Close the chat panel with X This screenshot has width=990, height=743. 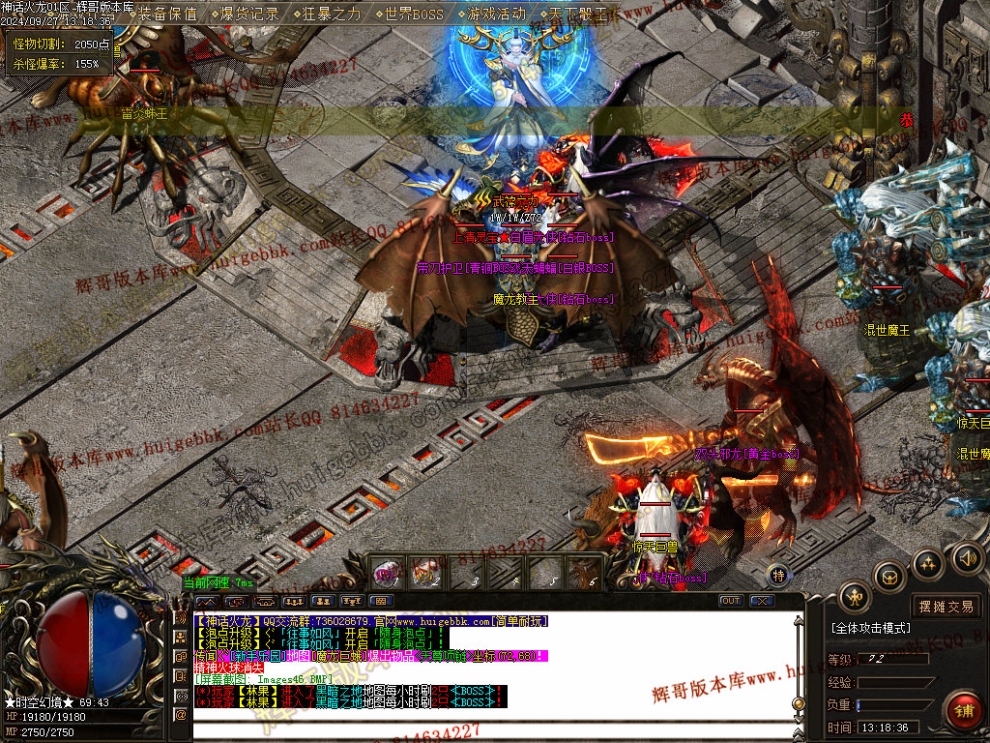point(762,601)
